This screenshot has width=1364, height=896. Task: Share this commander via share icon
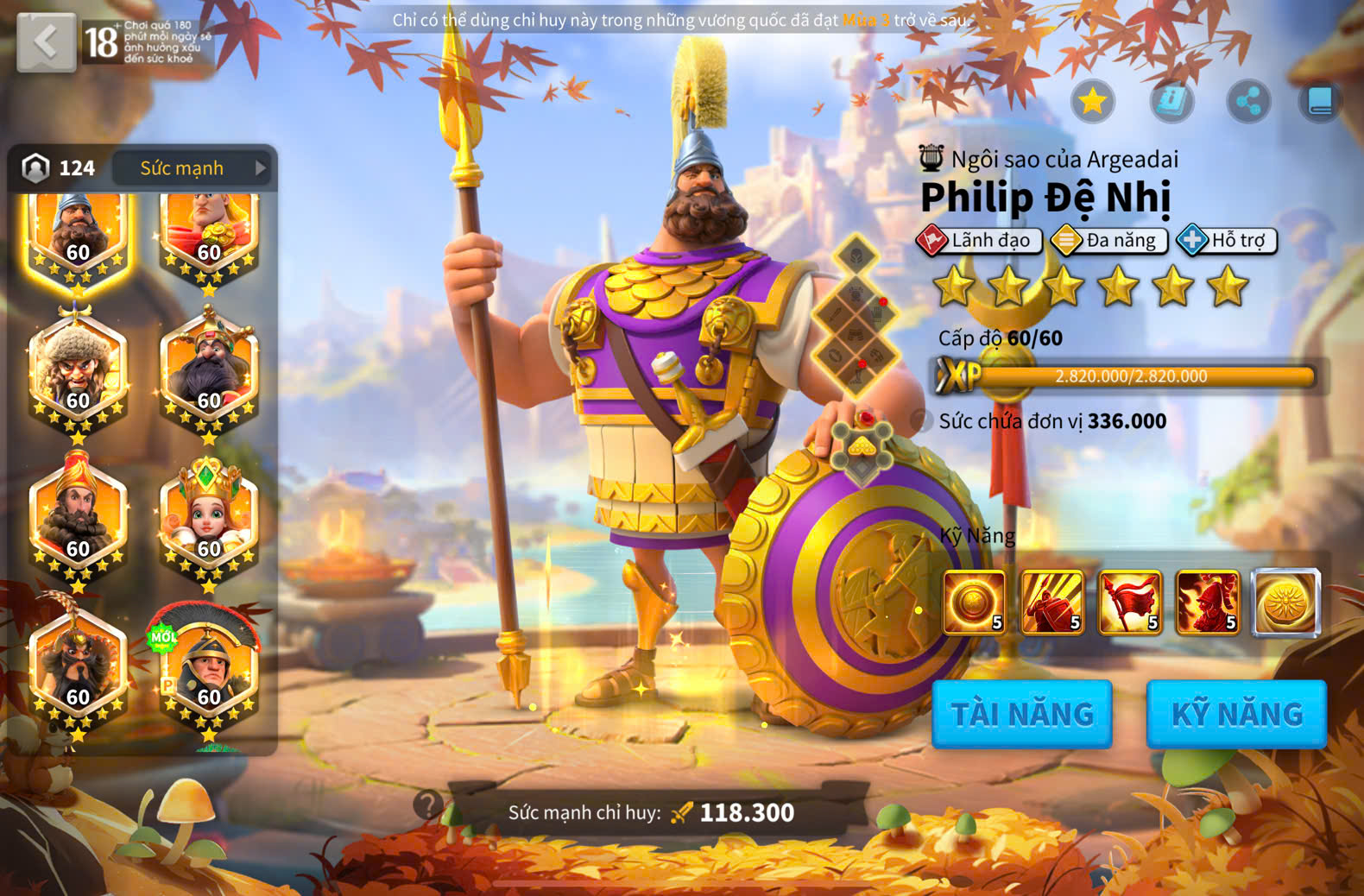[x=1247, y=102]
